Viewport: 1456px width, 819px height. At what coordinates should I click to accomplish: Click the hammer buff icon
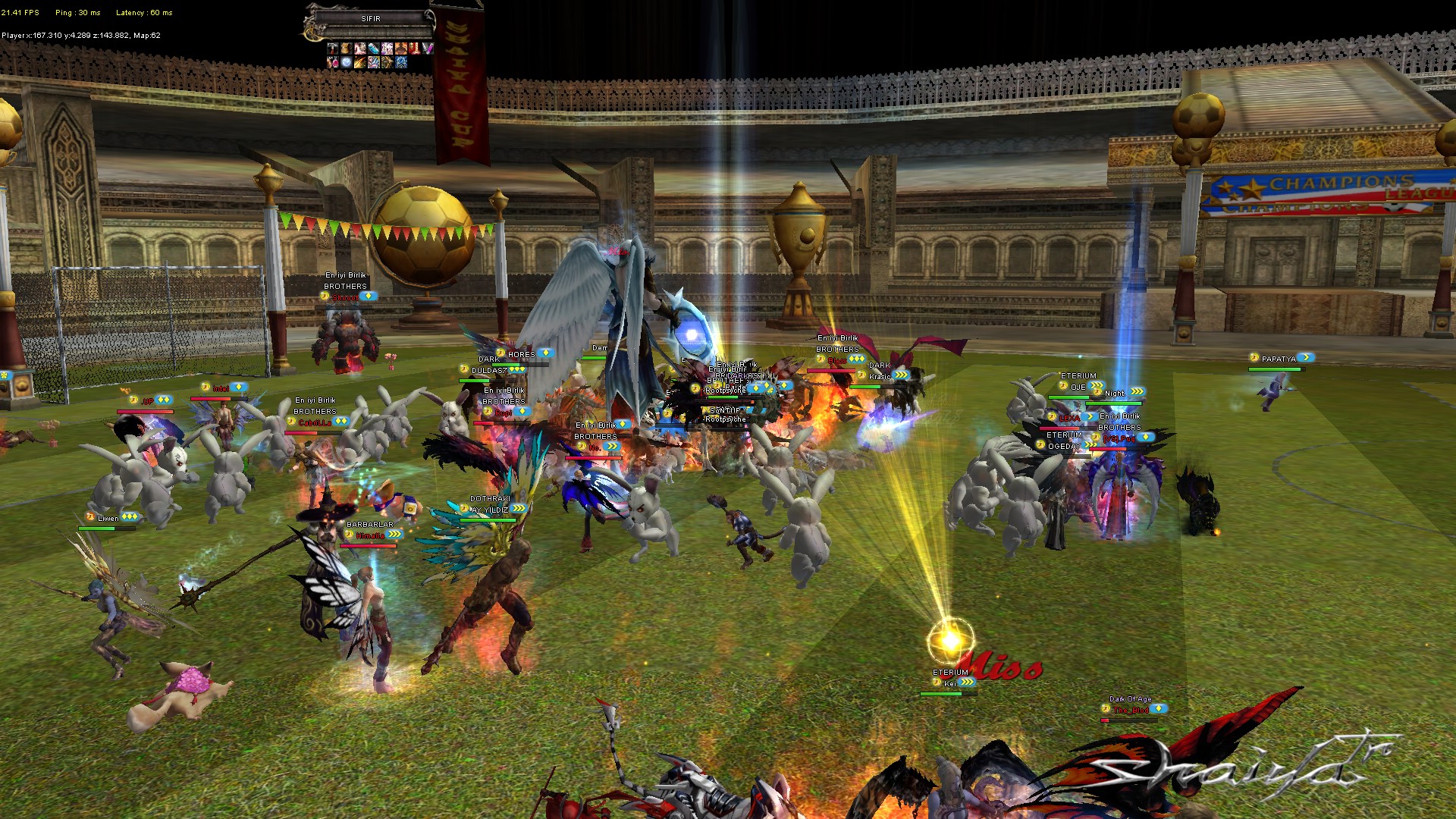[333, 49]
